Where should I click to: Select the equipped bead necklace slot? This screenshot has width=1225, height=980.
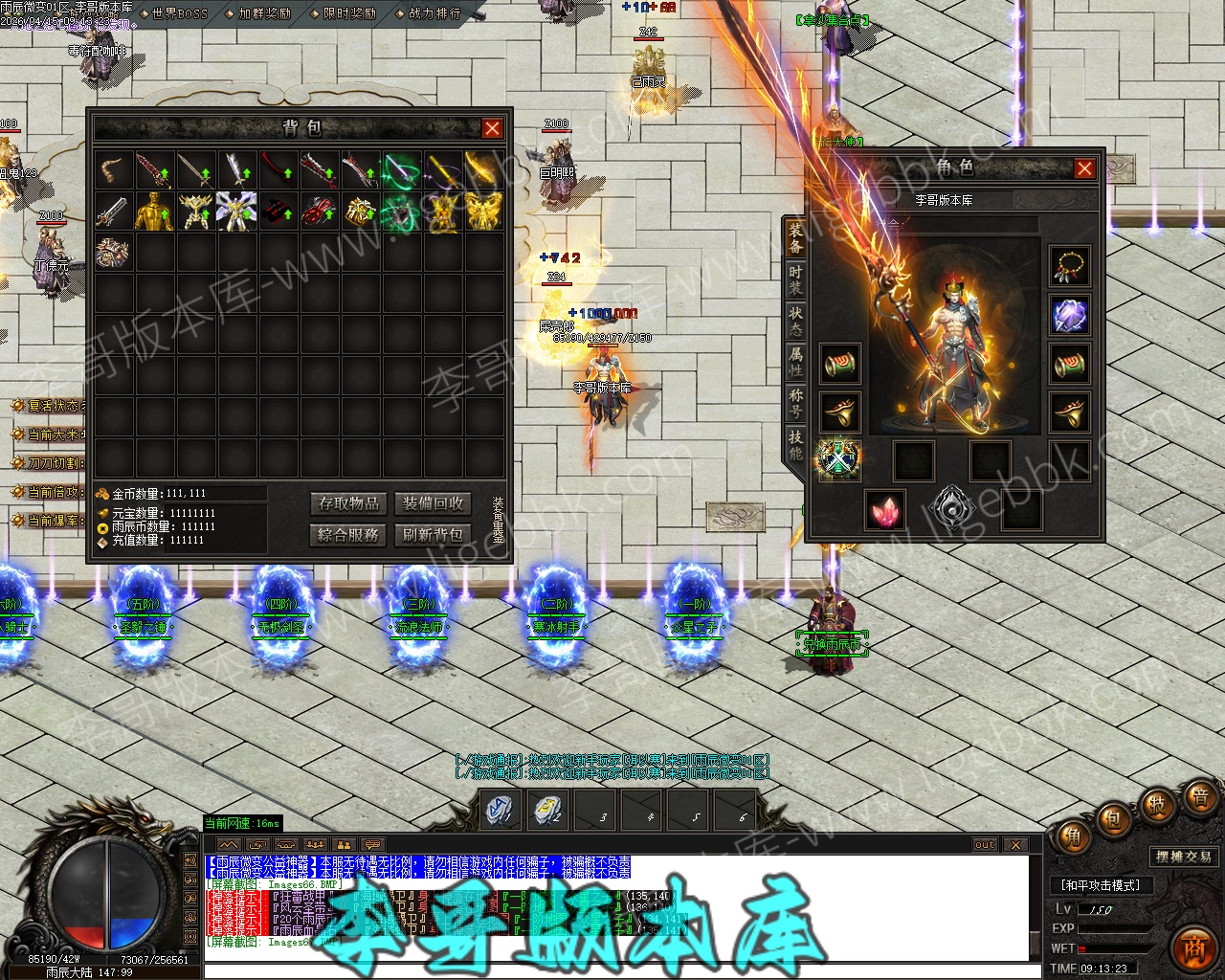coord(1069,267)
